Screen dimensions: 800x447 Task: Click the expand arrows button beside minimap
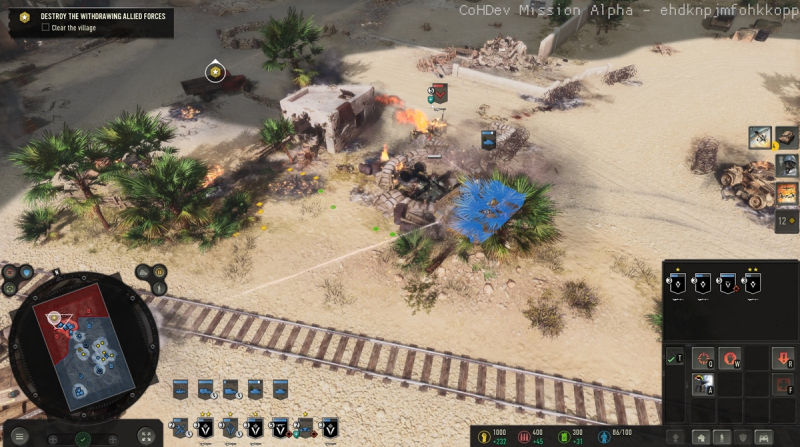pyautogui.click(x=146, y=436)
